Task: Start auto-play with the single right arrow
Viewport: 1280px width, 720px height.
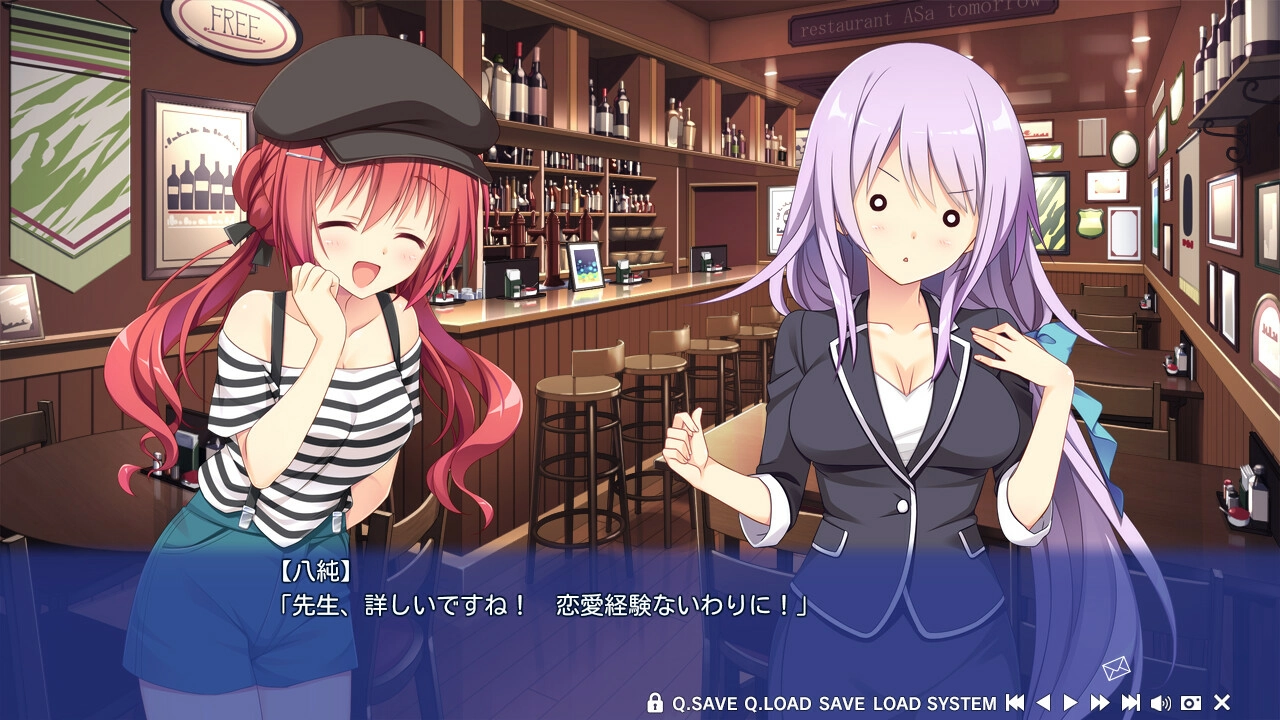Action: coord(1070,703)
